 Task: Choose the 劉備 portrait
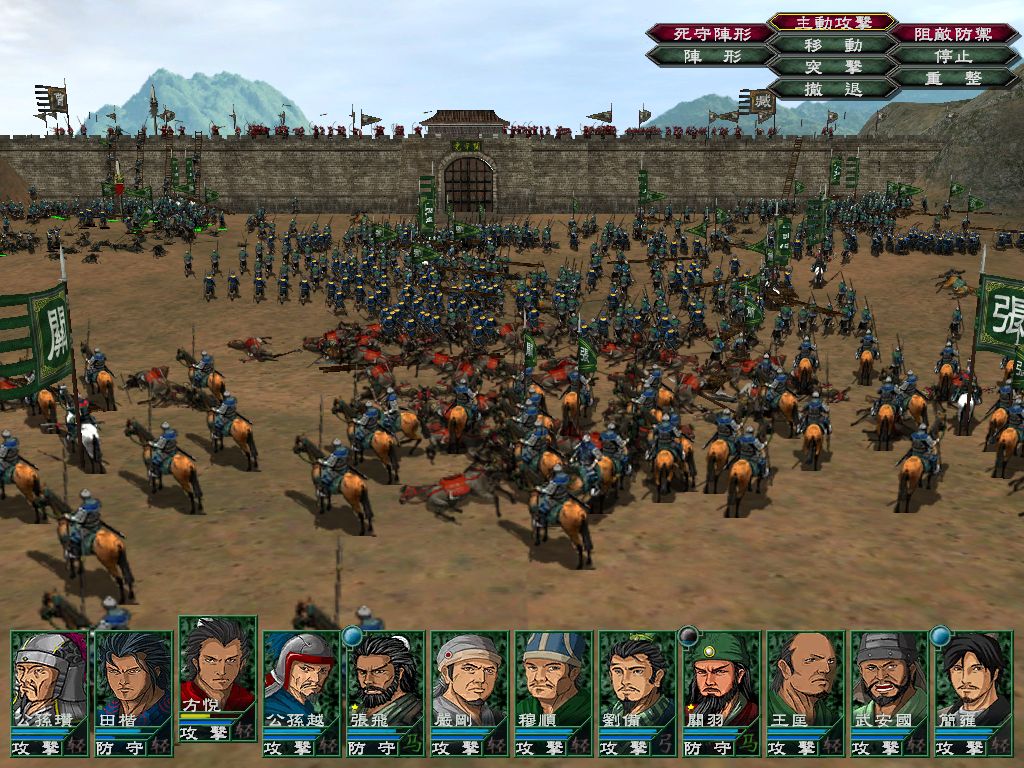click(638, 680)
